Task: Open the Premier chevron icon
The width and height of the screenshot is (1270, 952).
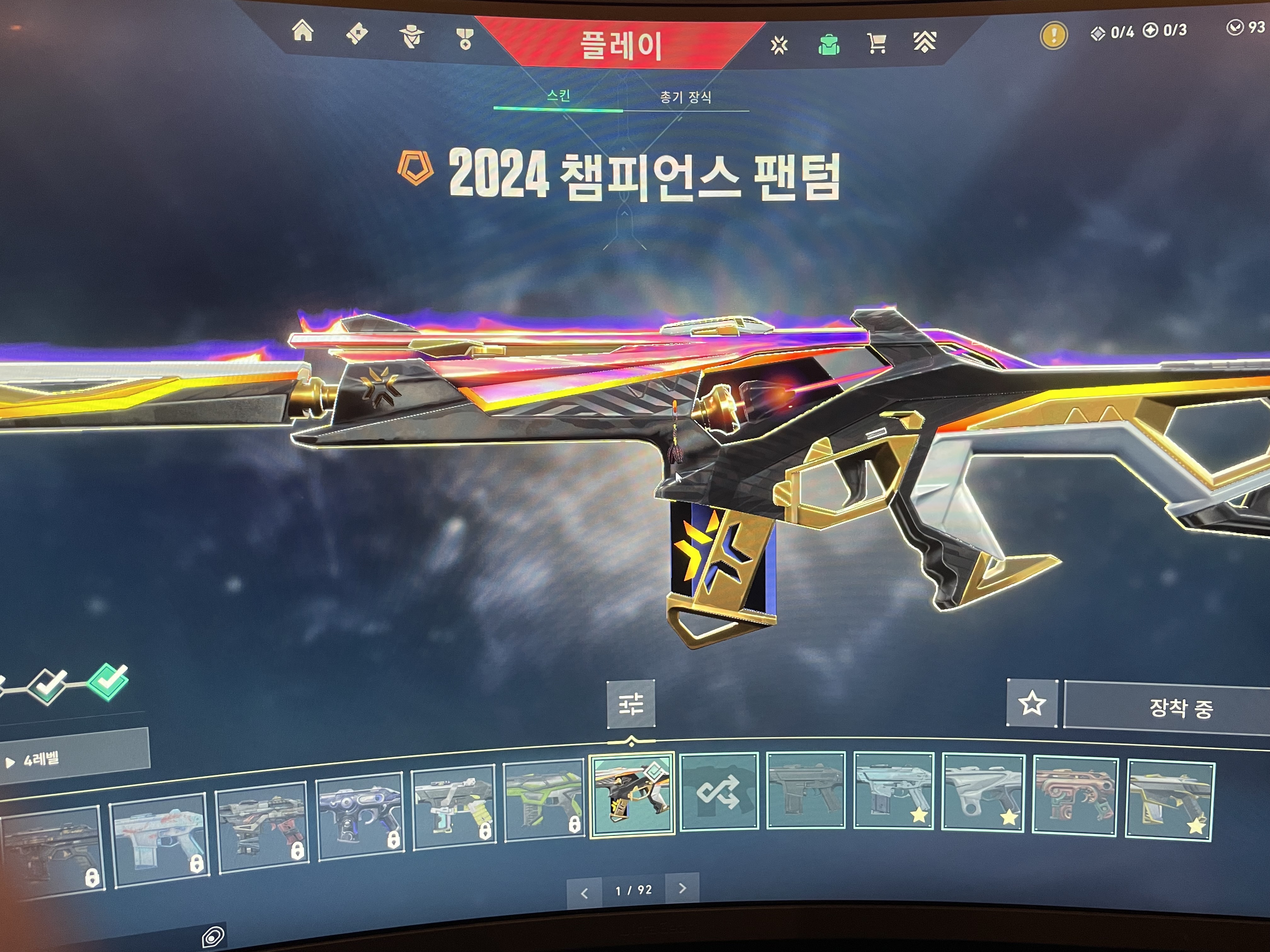Action: pos(924,42)
